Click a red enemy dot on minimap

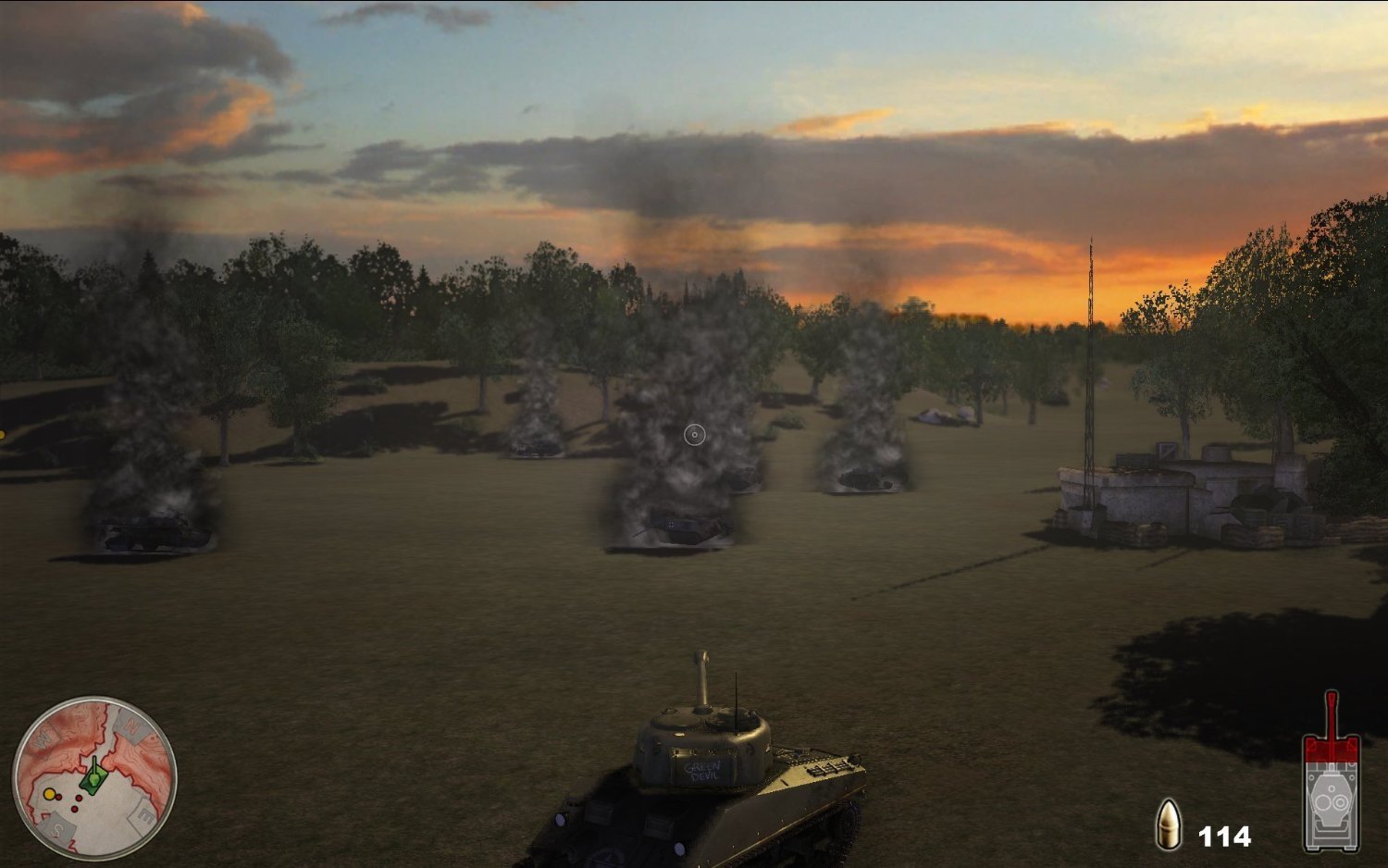pos(78,798)
